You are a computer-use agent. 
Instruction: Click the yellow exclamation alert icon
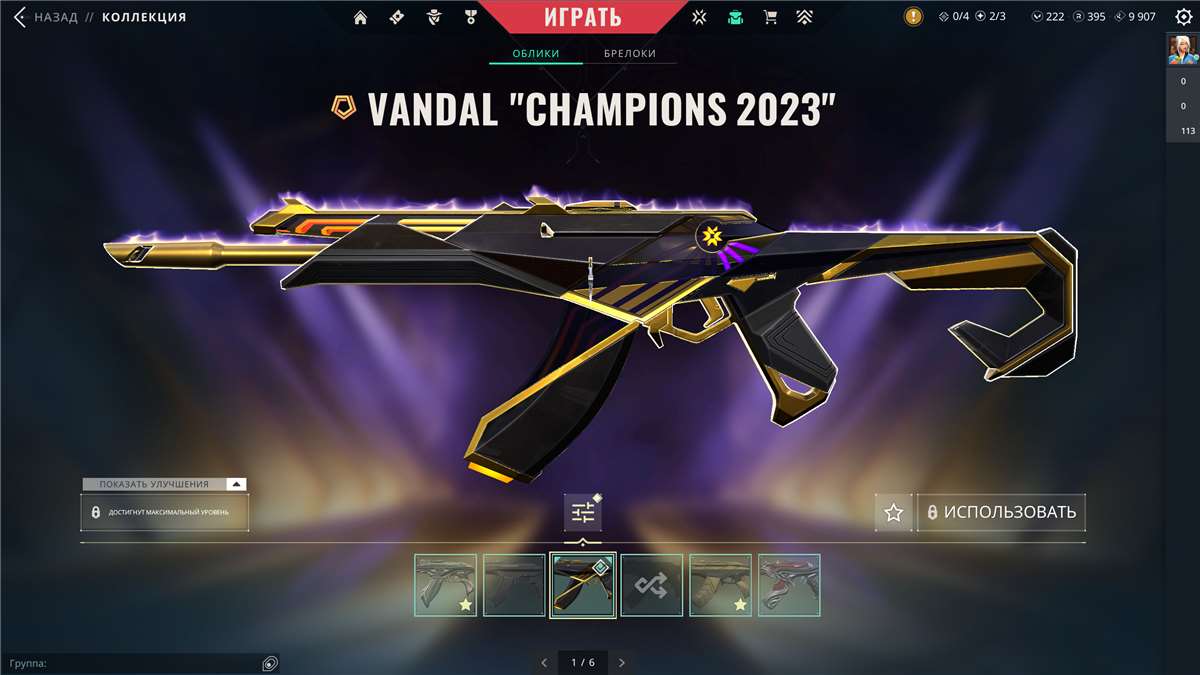pyautogui.click(x=913, y=17)
